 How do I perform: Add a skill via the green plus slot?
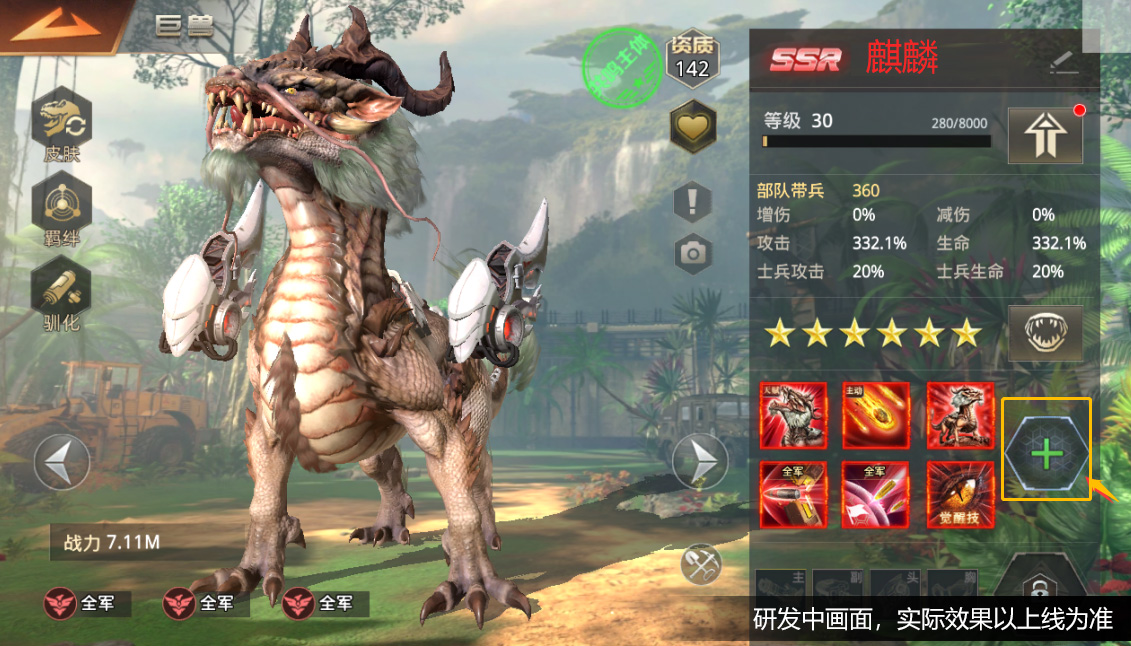(1046, 454)
